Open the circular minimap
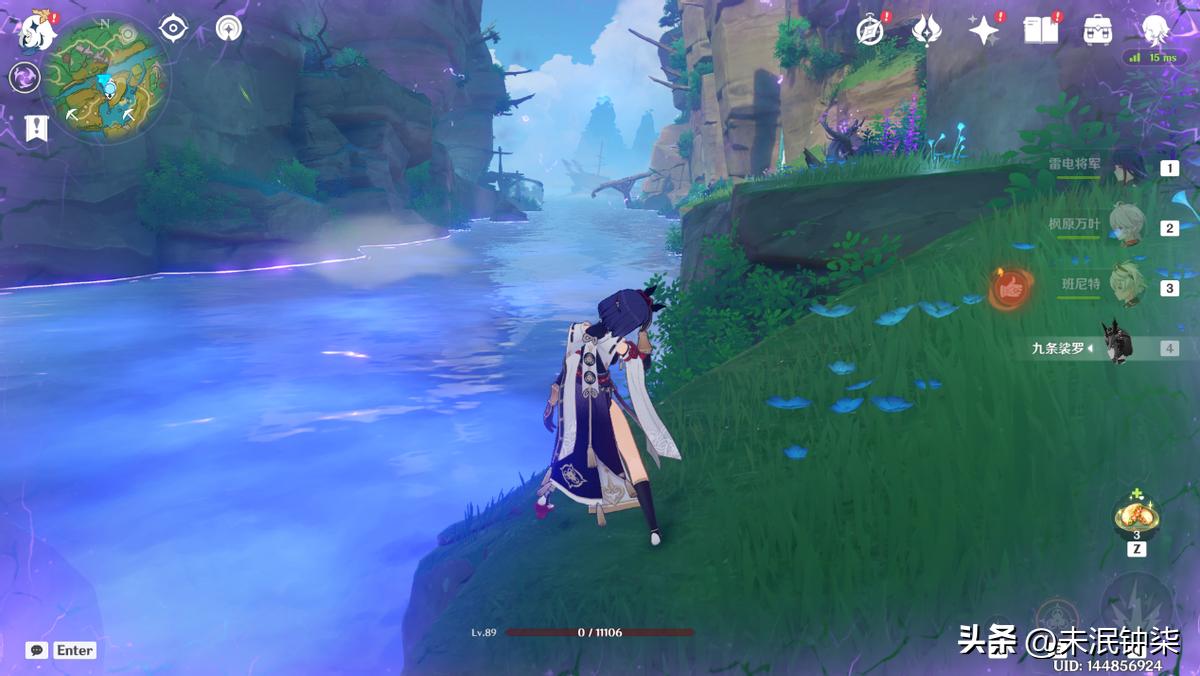Screen dimensions: 1200x676 (106, 78)
